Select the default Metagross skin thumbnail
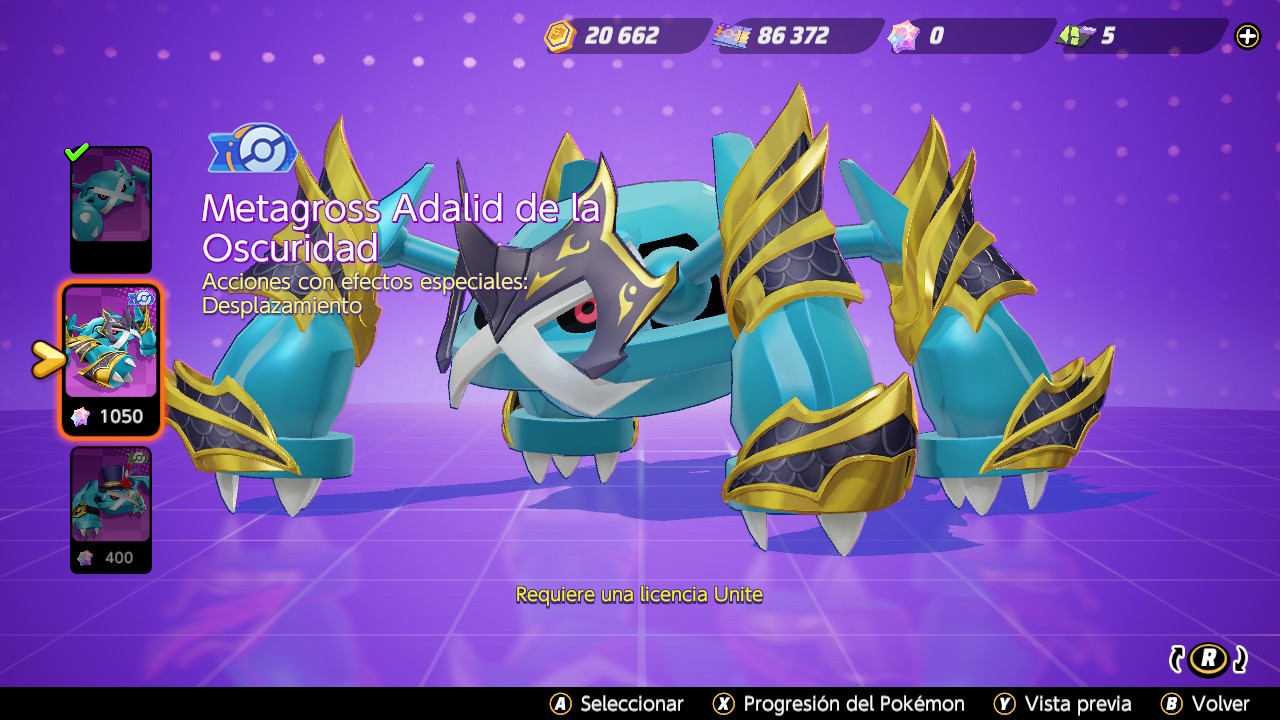This screenshot has width=1280, height=720. click(x=110, y=208)
